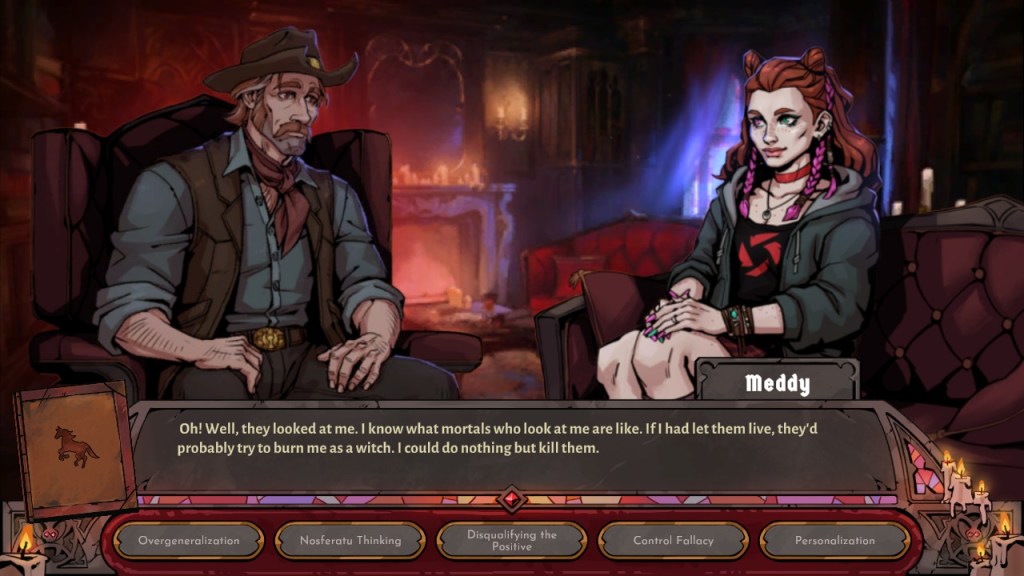Image resolution: width=1024 pixels, height=576 pixels.
Task: Pick Disqualifying the Positive
Action: (512, 541)
